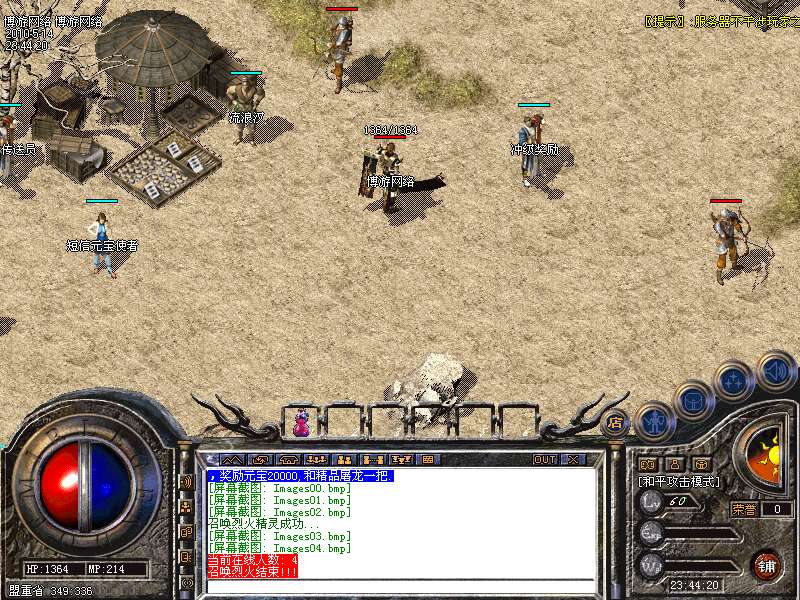Toggle the sound-wave chat channel icon

(x=186, y=481)
